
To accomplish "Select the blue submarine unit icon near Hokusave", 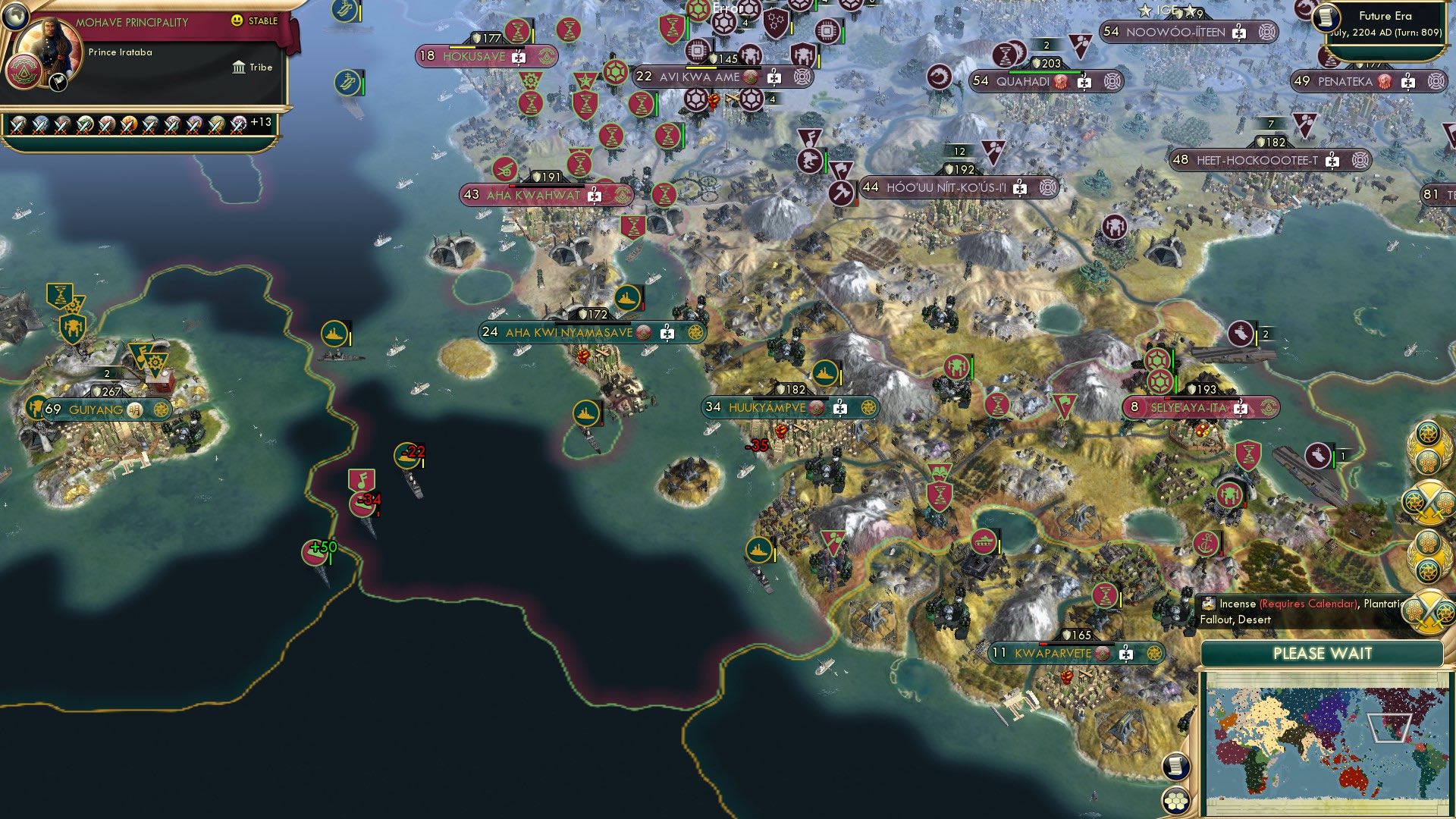I will (x=346, y=81).
